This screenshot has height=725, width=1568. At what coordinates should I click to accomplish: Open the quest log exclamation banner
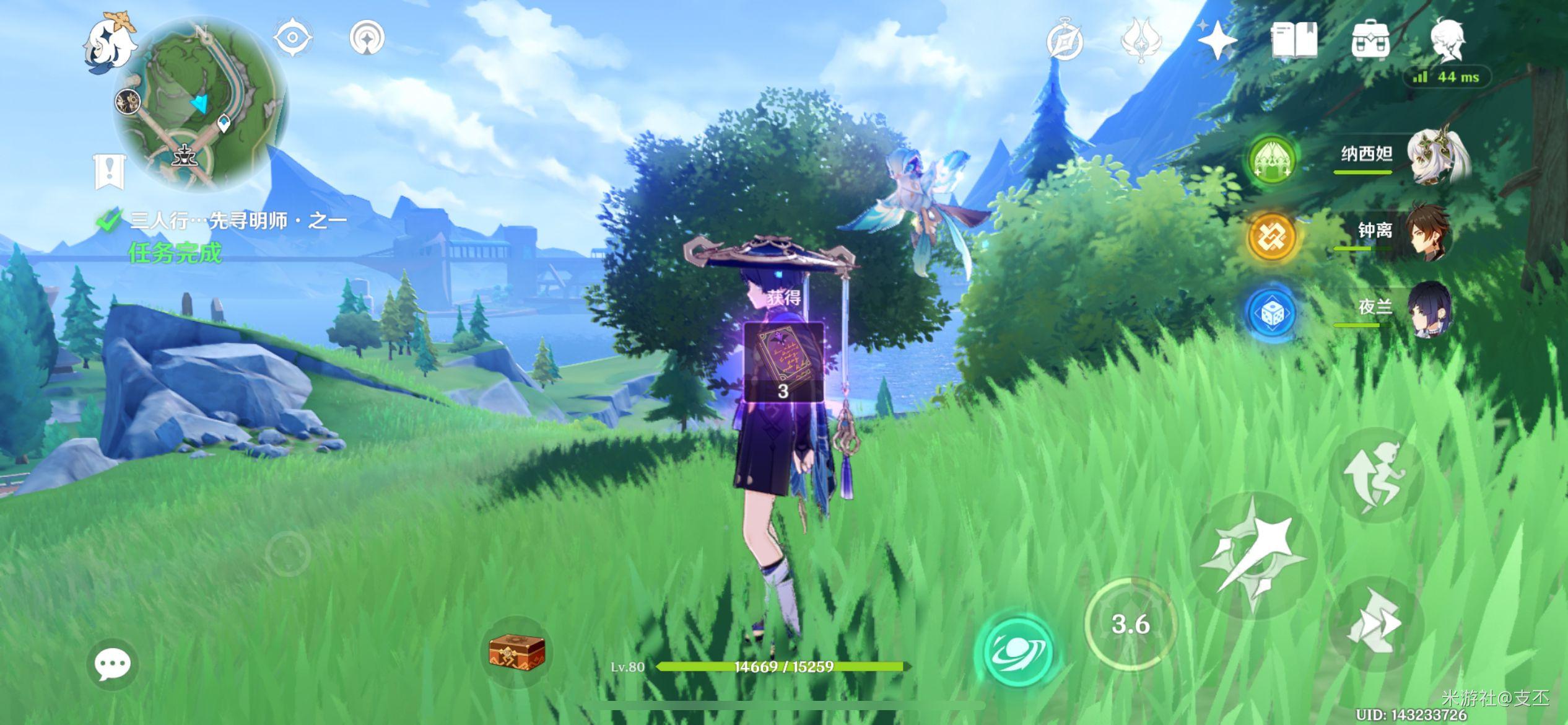point(110,170)
